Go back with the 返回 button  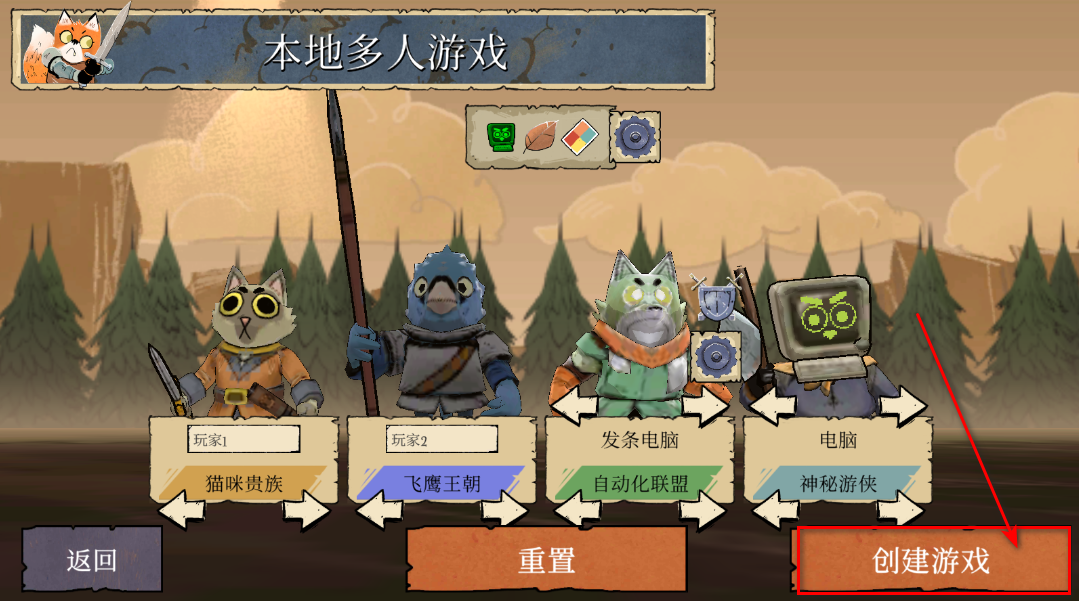92,560
